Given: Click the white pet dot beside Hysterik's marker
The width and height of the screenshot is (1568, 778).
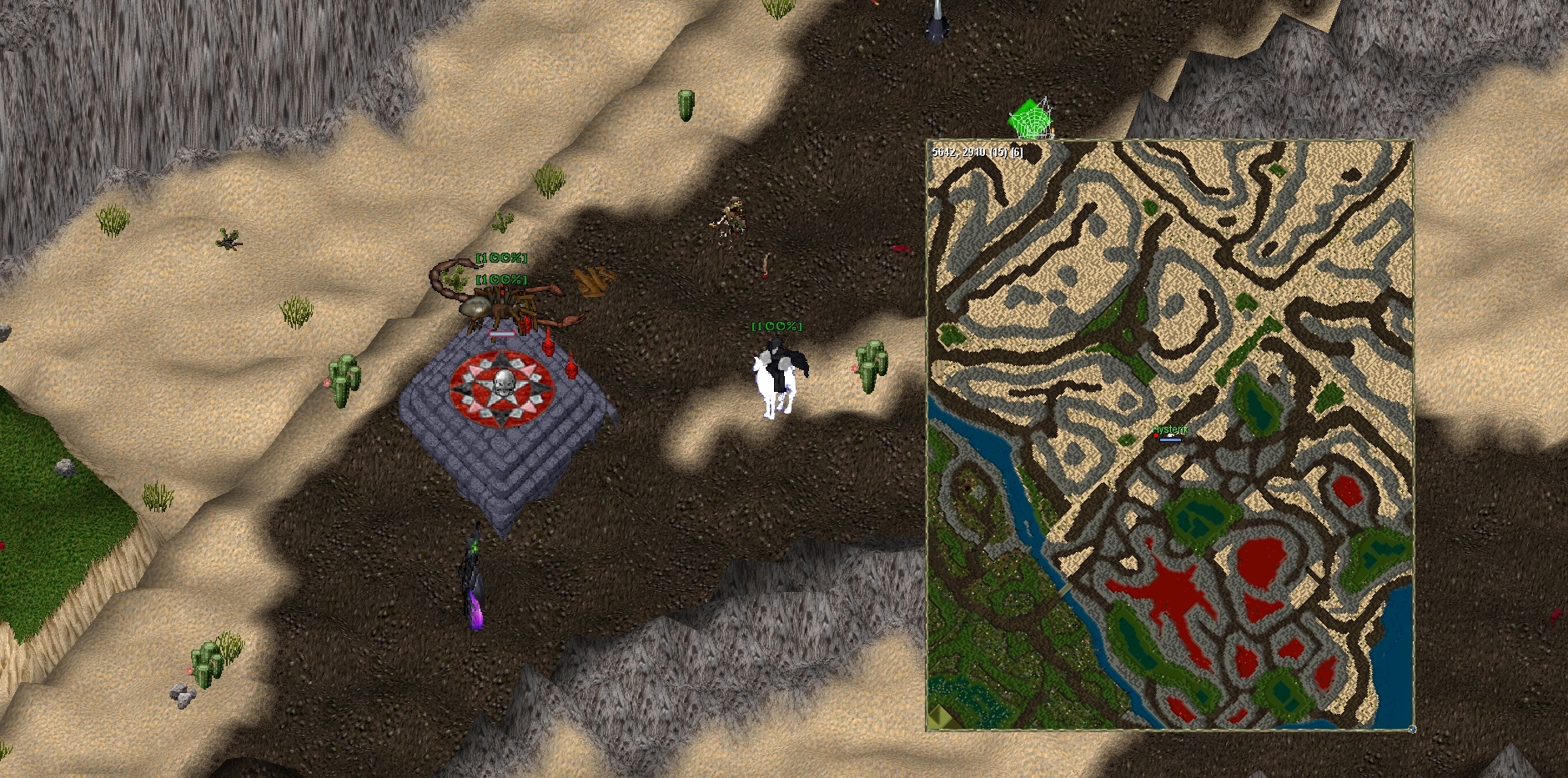Looking at the screenshot, I should tap(1171, 434).
